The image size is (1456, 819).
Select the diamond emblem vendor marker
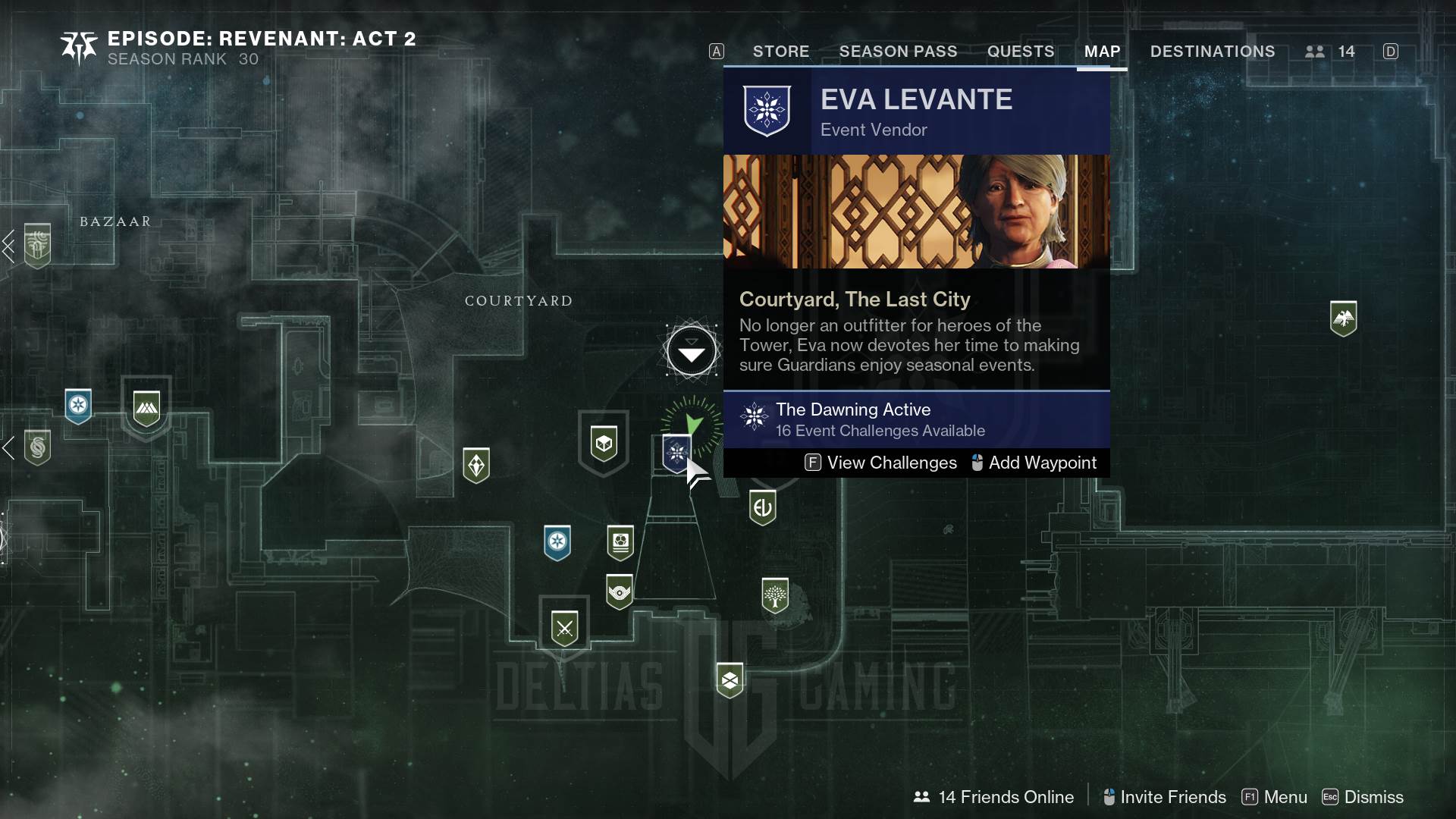tap(476, 464)
